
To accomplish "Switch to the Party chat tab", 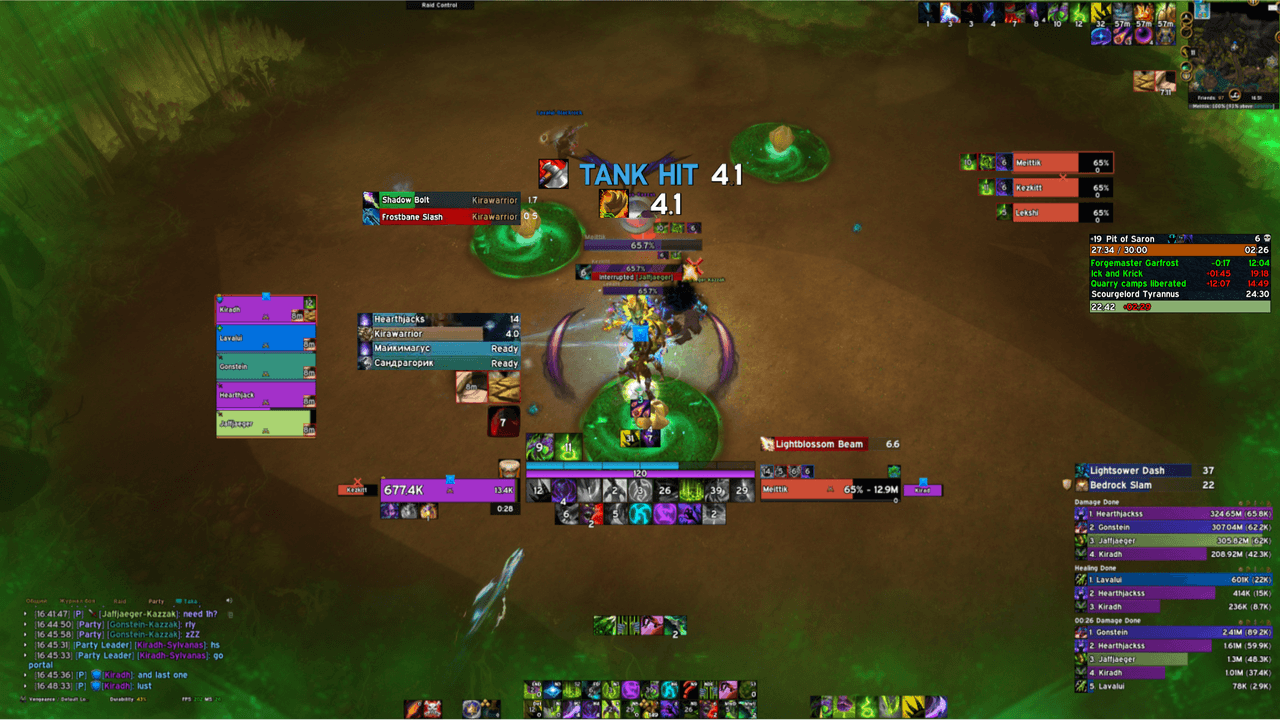I will coord(156,601).
